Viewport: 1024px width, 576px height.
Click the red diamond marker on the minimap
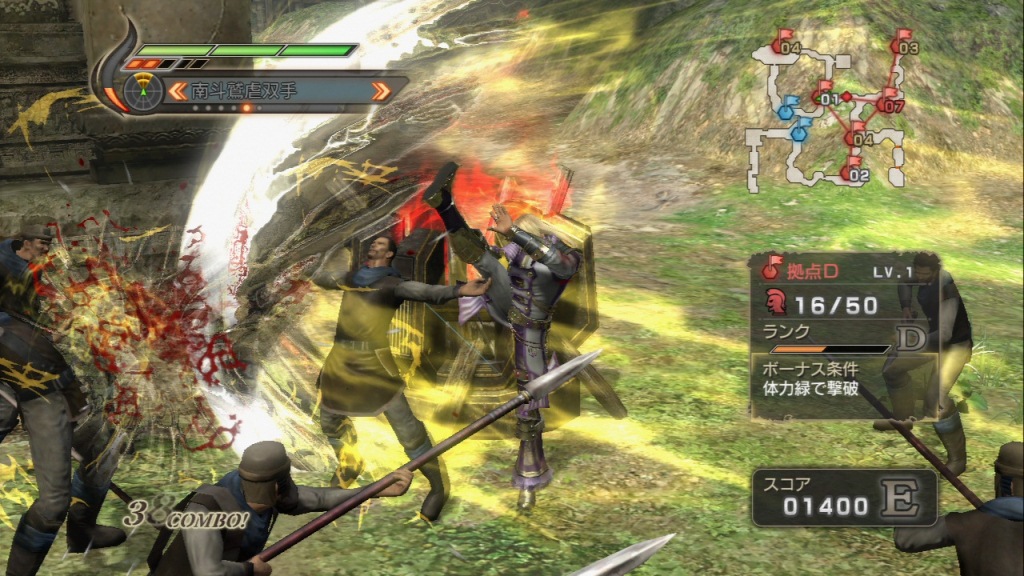pyautogui.click(x=847, y=97)
